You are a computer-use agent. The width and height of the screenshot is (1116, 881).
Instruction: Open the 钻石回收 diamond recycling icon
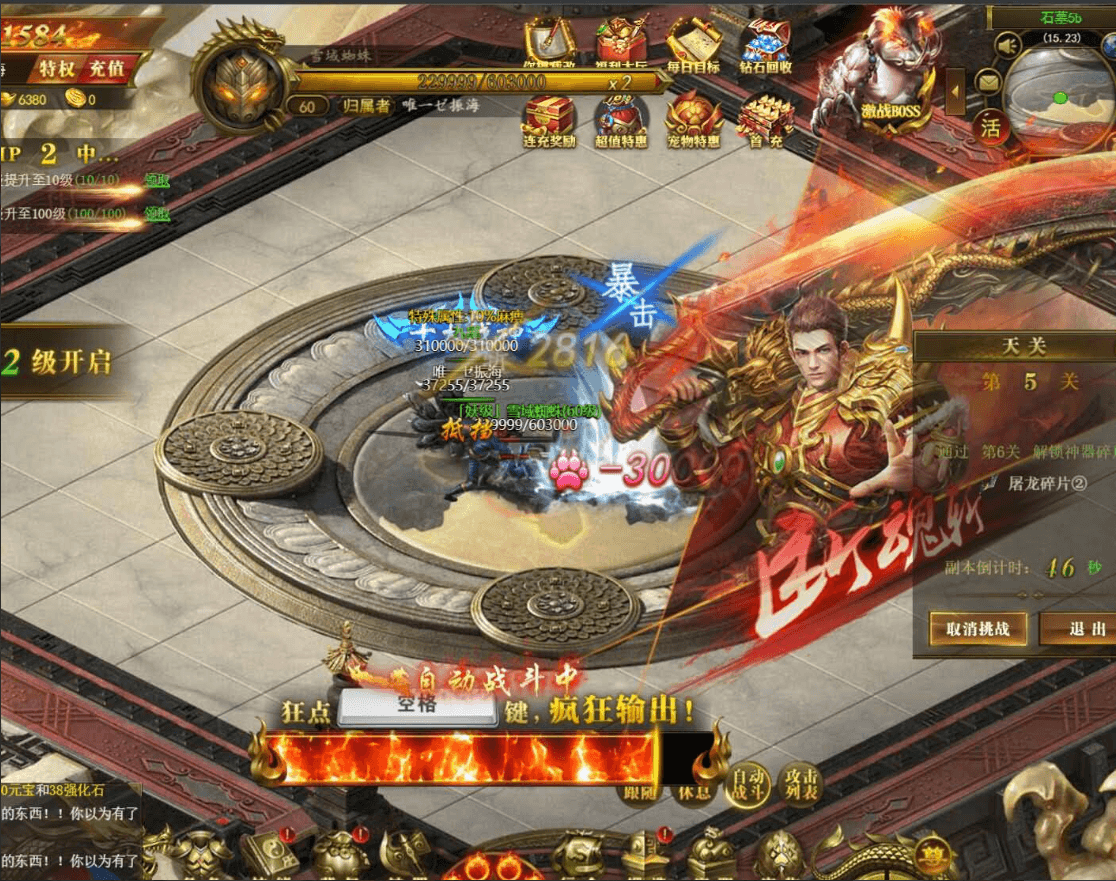[x=766, y=45]
